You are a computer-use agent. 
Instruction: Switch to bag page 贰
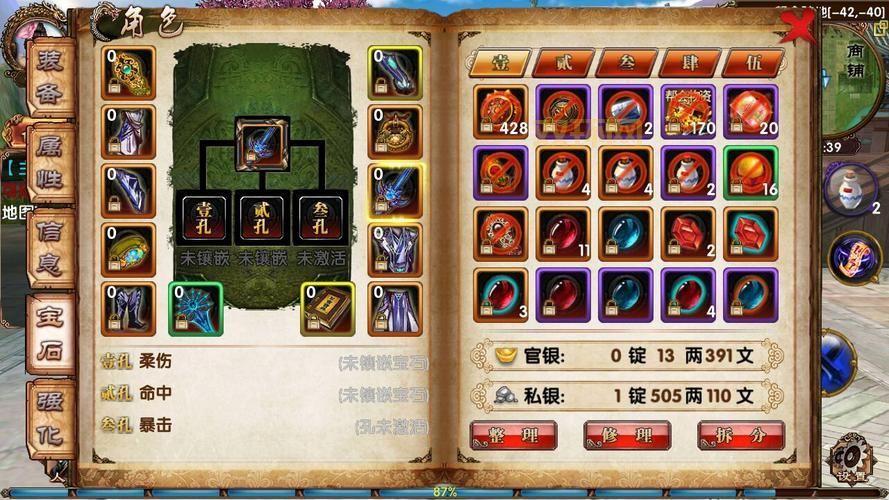pyautogui.click(x=562, y=63)
